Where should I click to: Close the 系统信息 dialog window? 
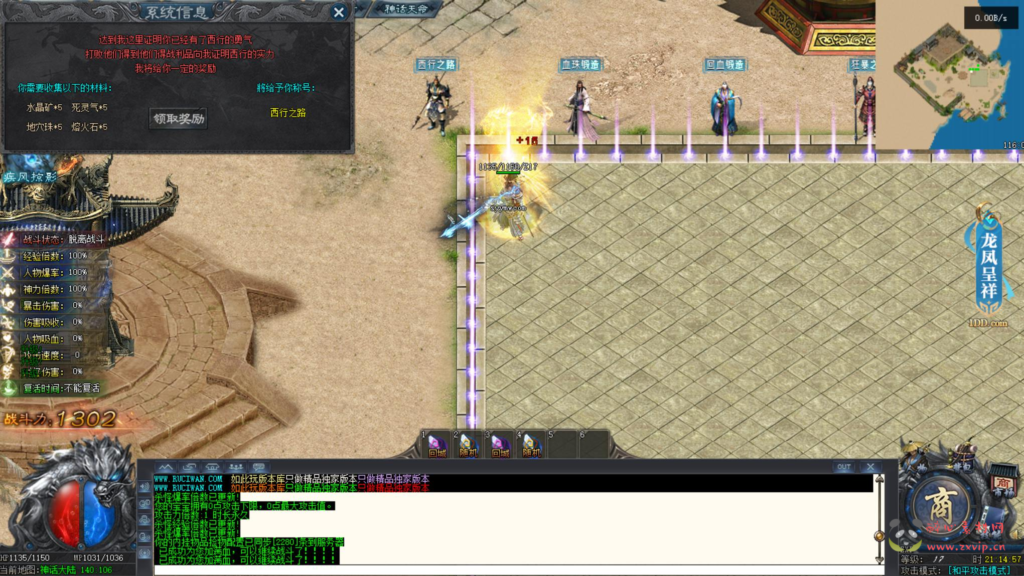click(339, 12)
